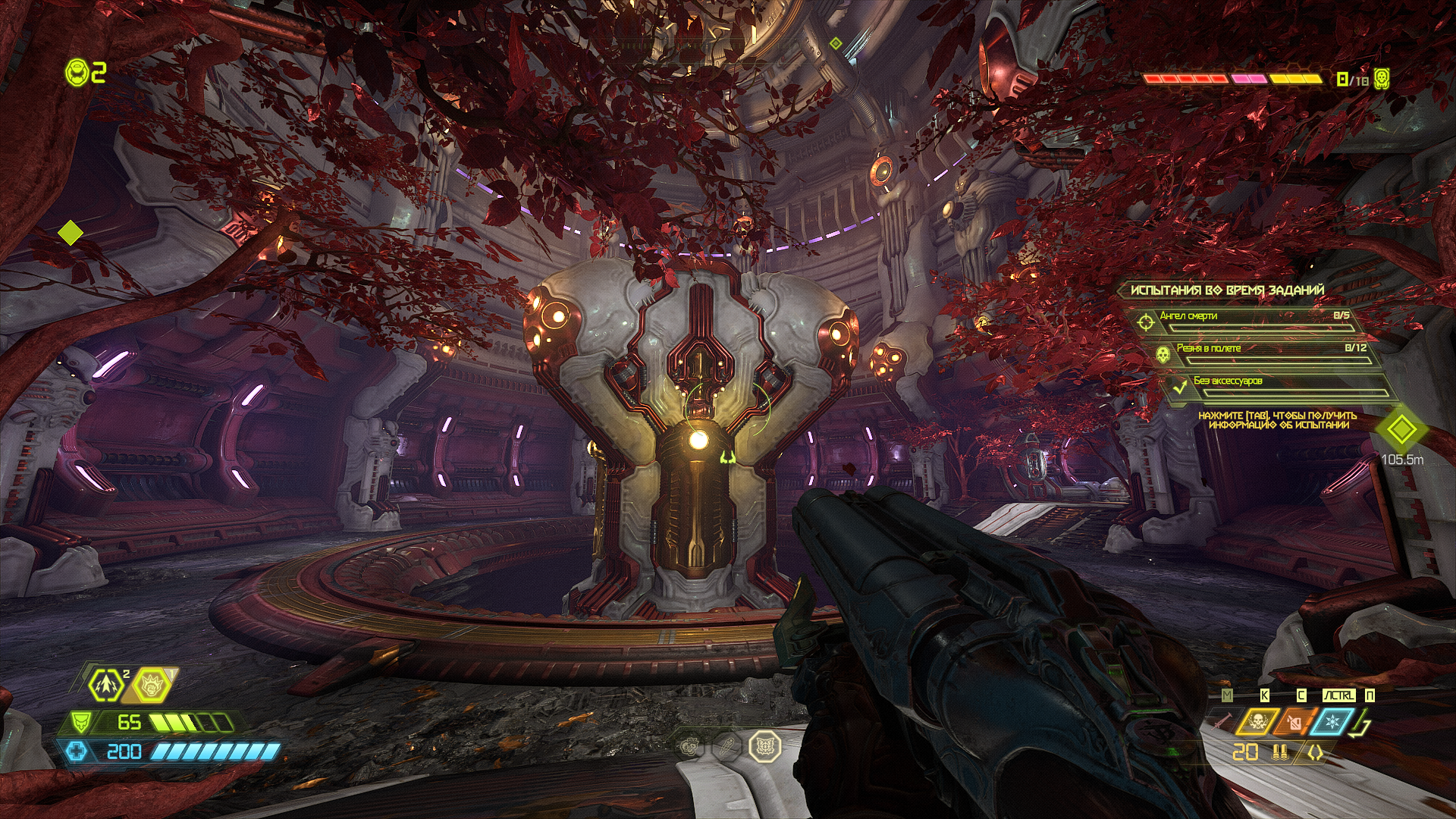
Task: Click the extra lives helmet icon
Action: (77, 73)
